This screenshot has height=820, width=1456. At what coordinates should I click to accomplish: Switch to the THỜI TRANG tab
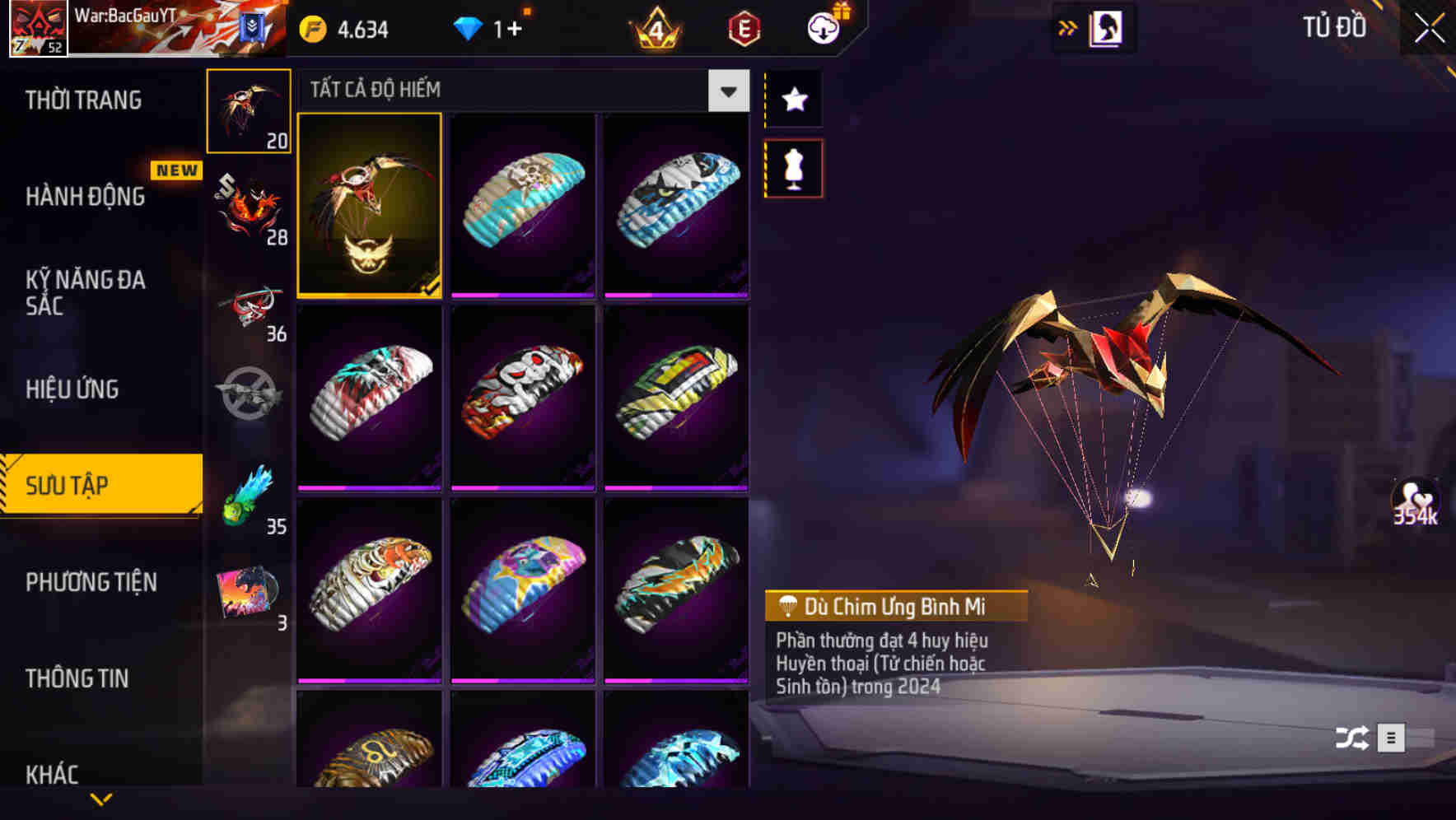(86, 100)
